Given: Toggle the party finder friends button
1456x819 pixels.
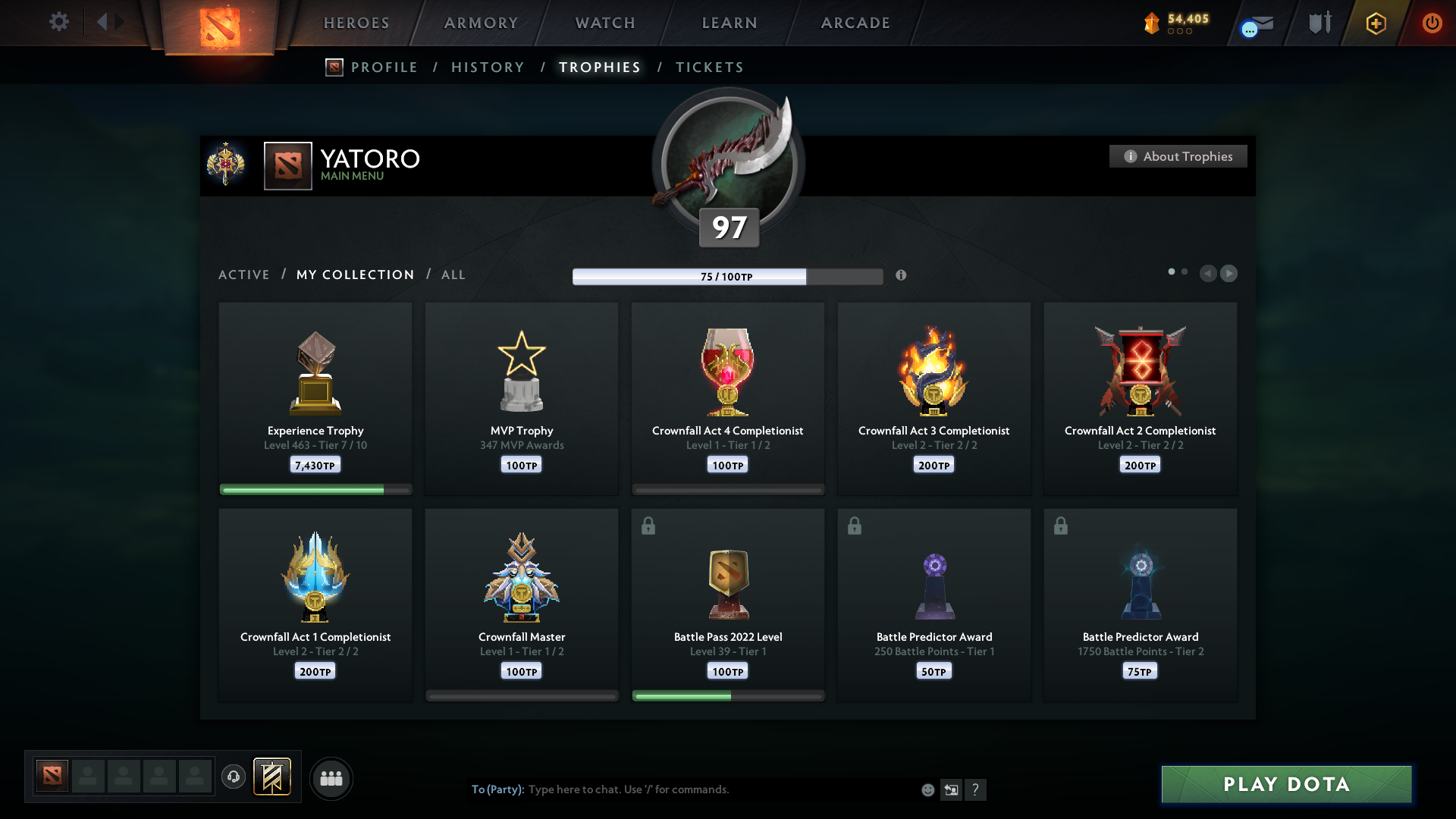Looking at the screenshot, I should [x=331, y=778].
